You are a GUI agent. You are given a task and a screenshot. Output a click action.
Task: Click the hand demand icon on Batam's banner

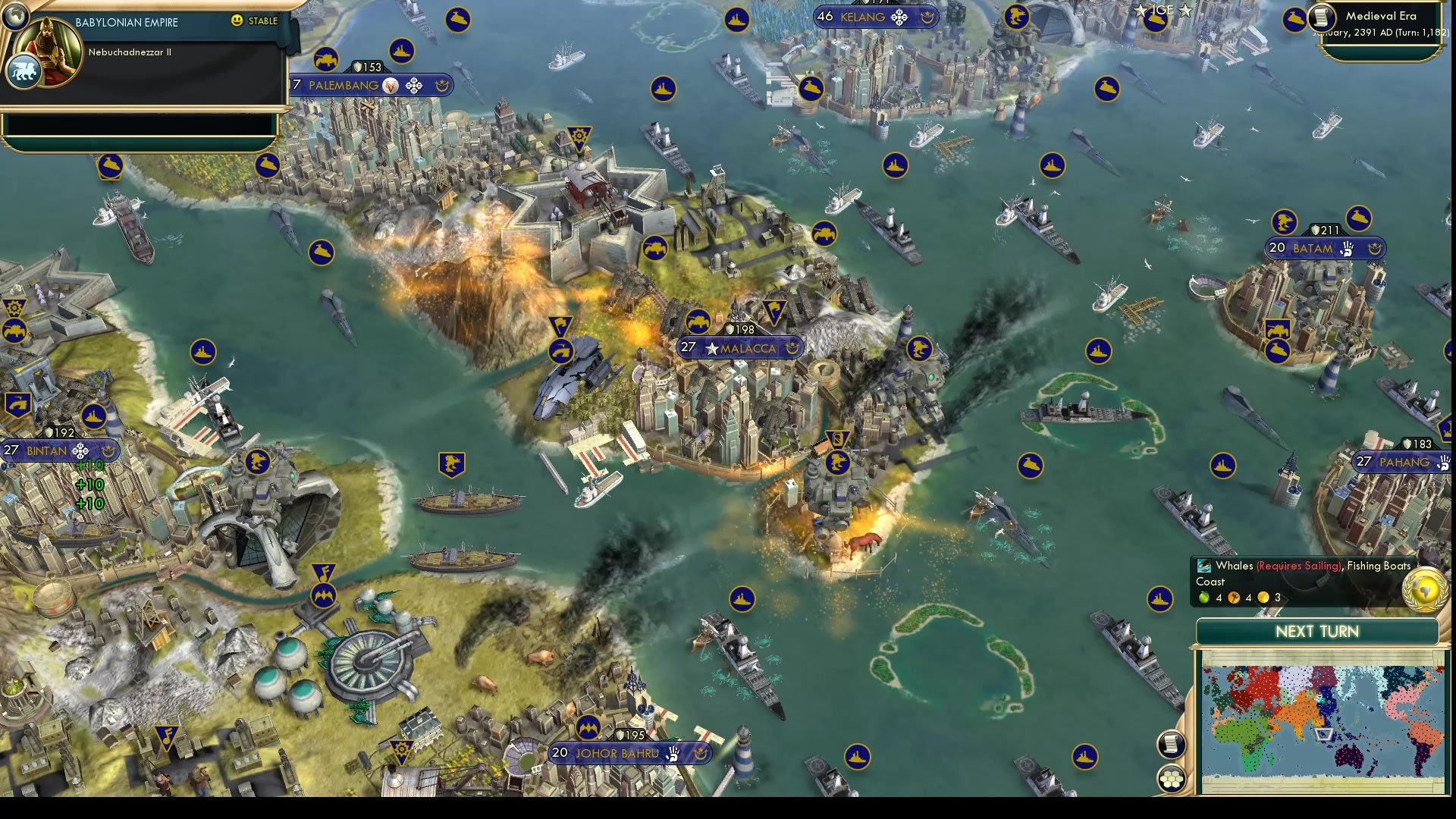(1347, 248)
